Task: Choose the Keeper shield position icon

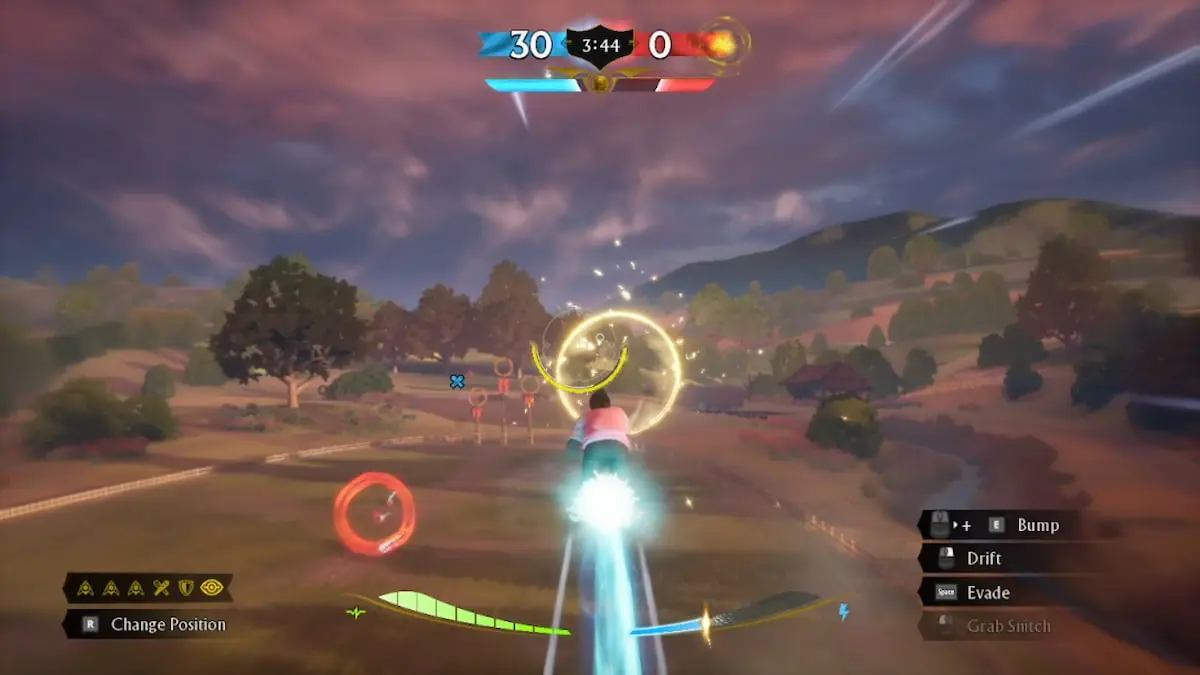Action: (x=185, y=588)
